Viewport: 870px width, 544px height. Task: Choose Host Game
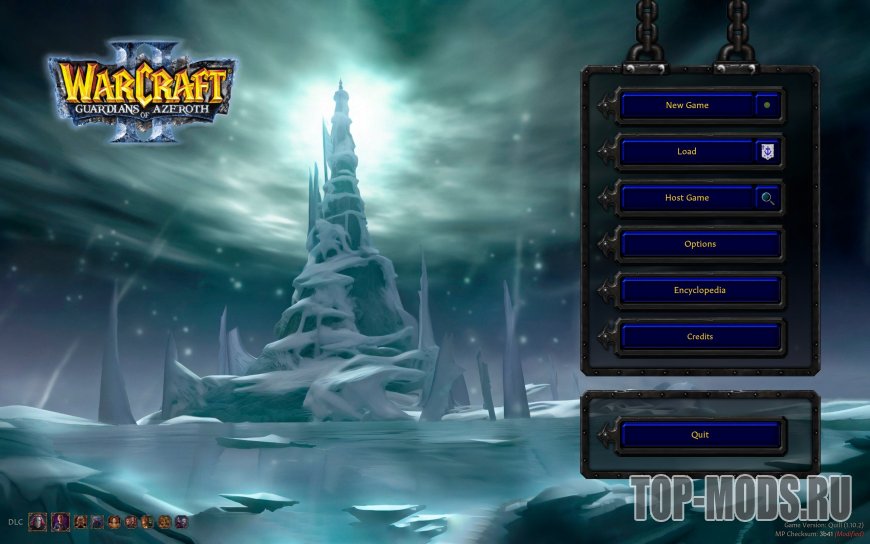point(686,198)
